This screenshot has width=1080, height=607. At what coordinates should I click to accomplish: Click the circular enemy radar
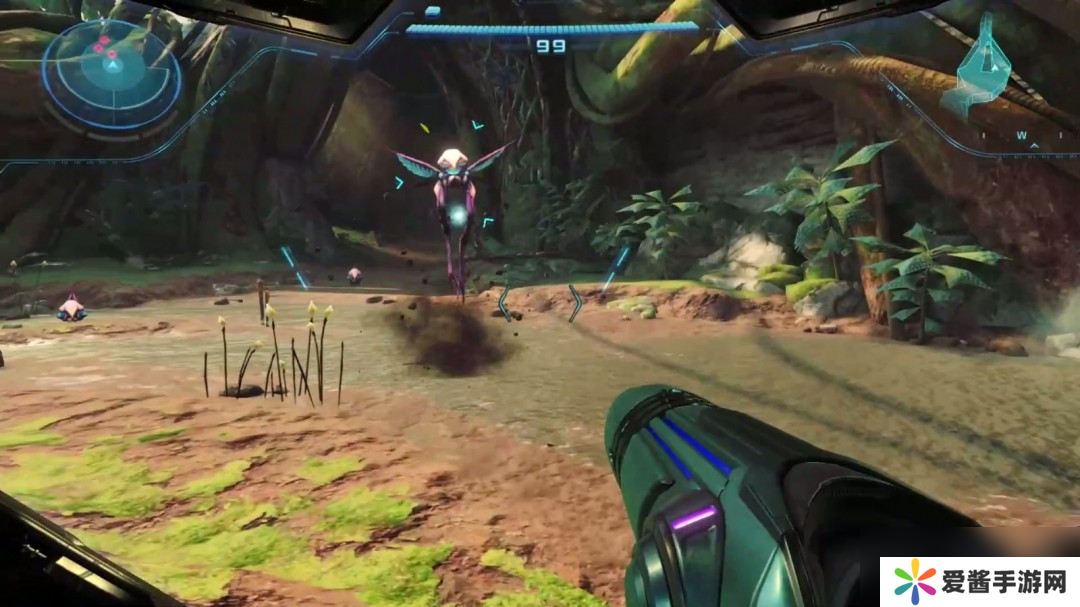(x=111, y=72)
